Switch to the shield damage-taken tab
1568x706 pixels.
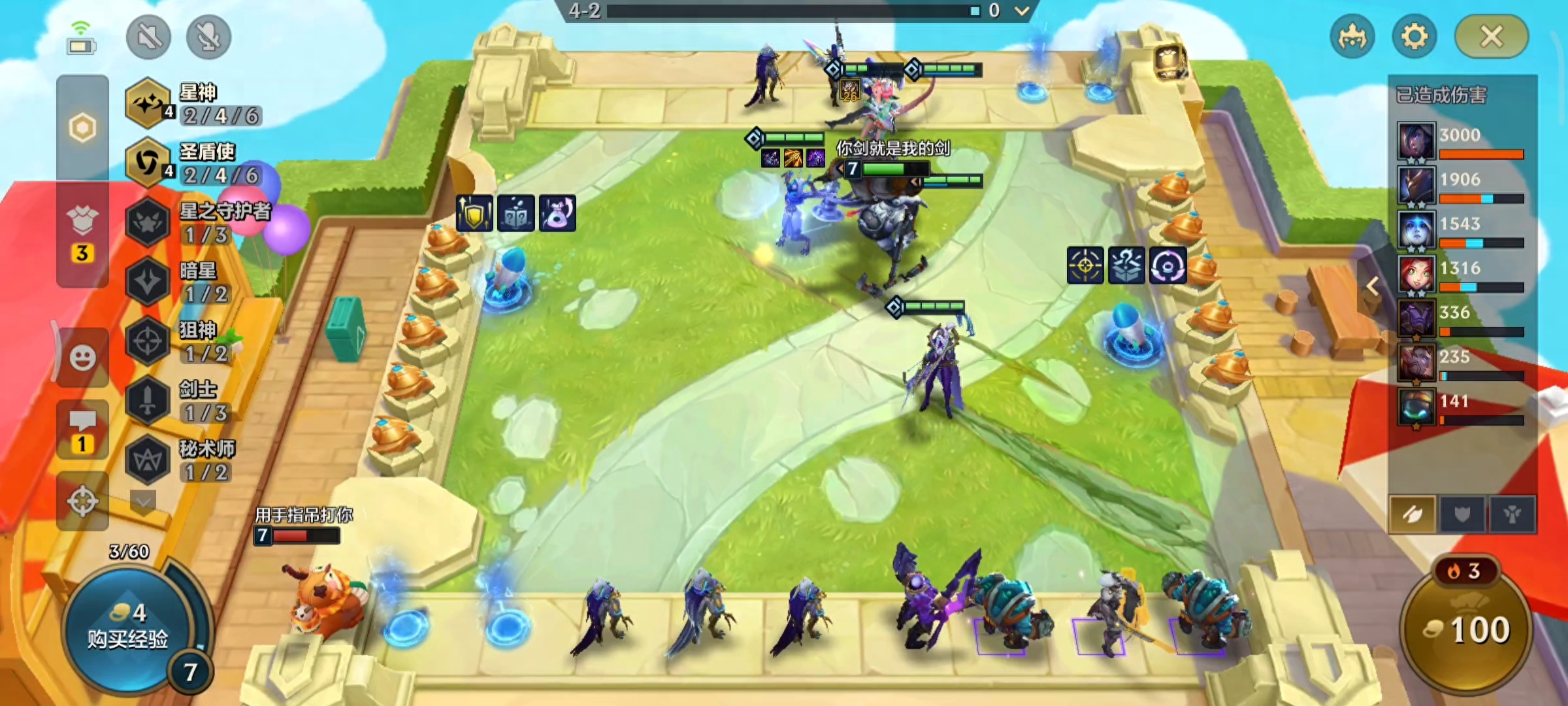pos(1462,515)
